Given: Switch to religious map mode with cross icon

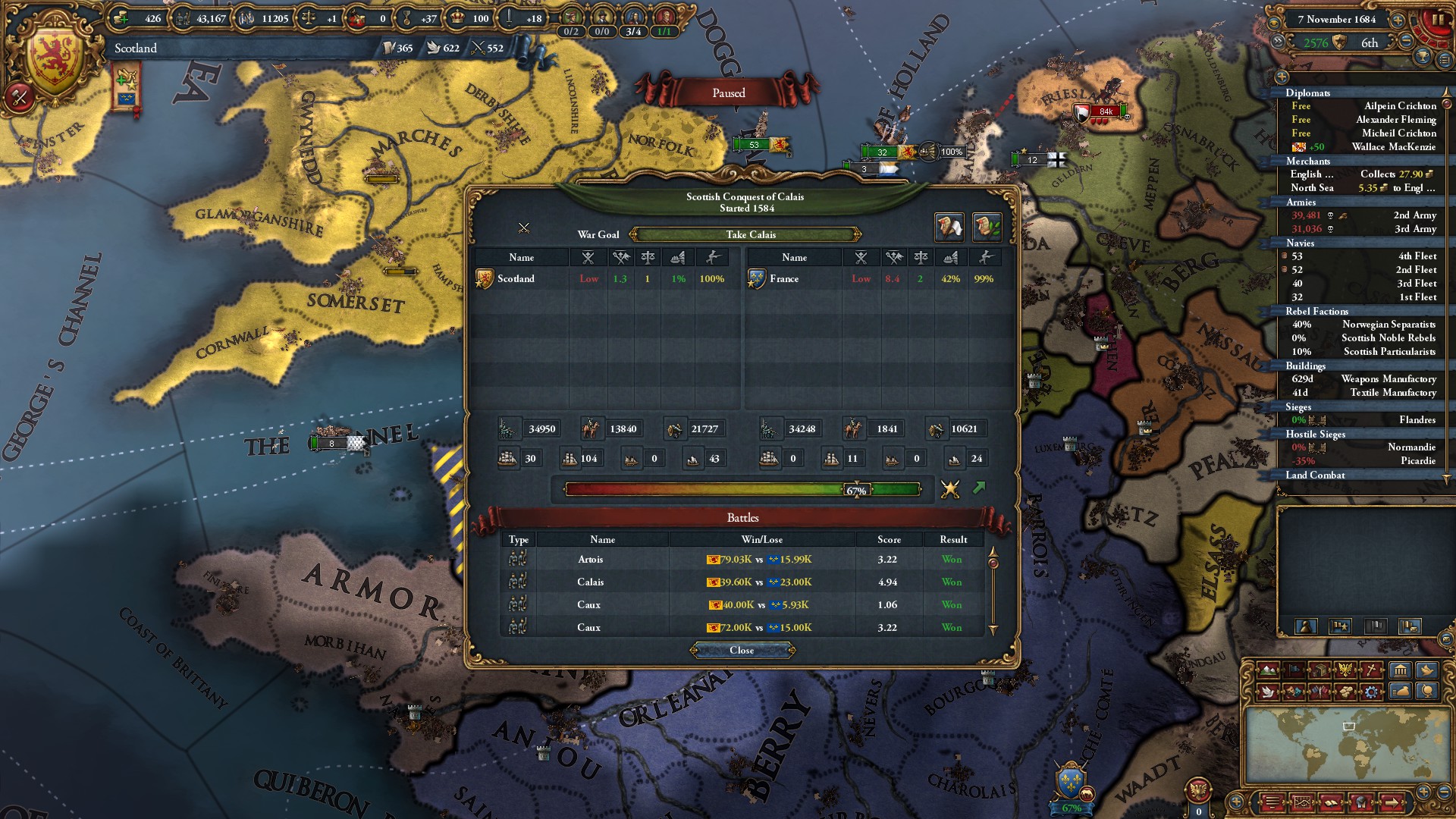Looking at the screenshot, I should [1370, 670].
